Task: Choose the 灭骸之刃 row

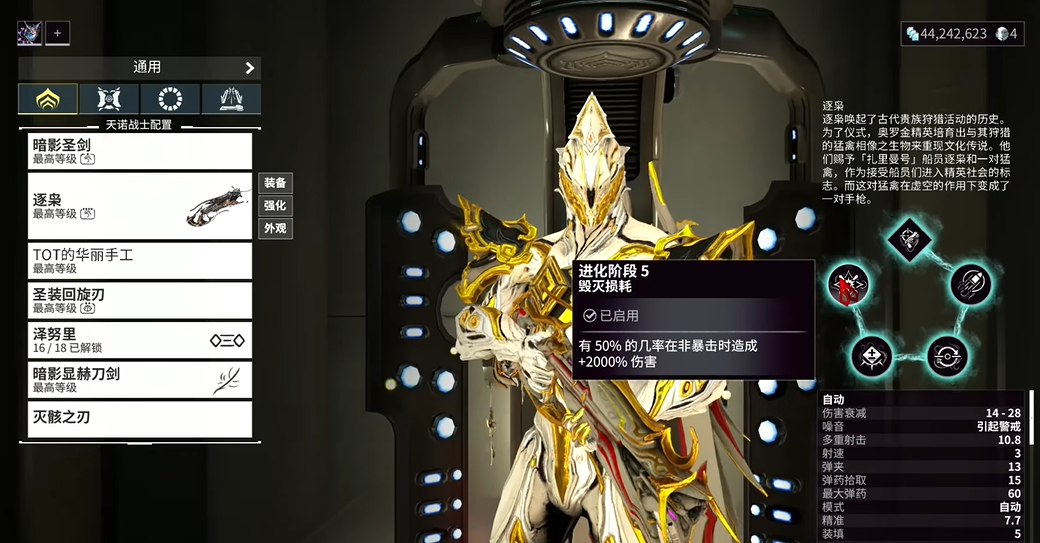Action: coord(139,418)
